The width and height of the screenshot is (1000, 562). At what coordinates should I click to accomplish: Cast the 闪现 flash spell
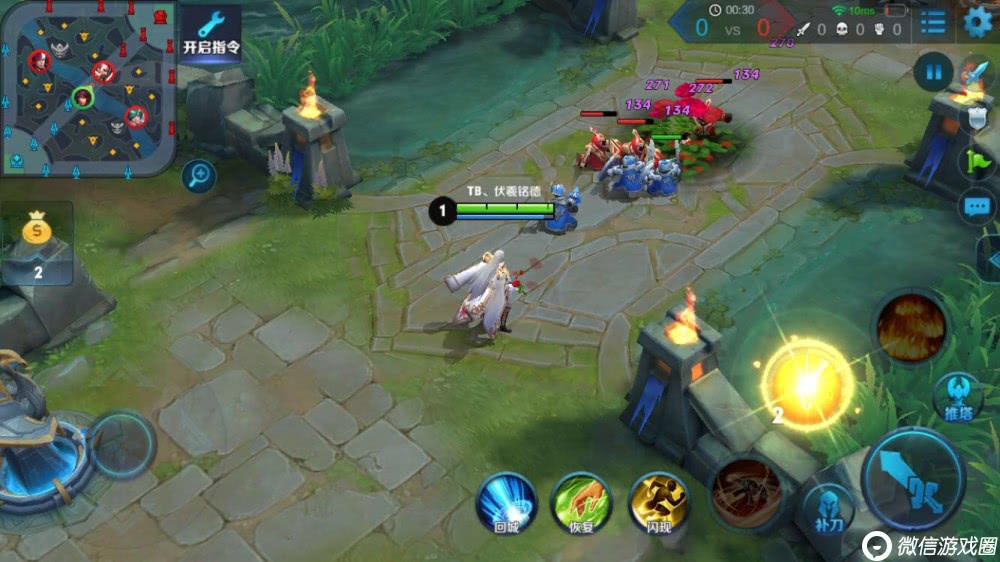(658, 502)
